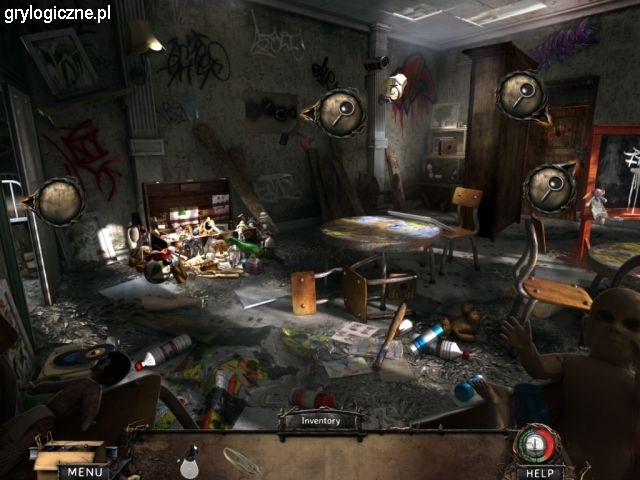Select the wire loop inventory item

click(x=240, y=459)
